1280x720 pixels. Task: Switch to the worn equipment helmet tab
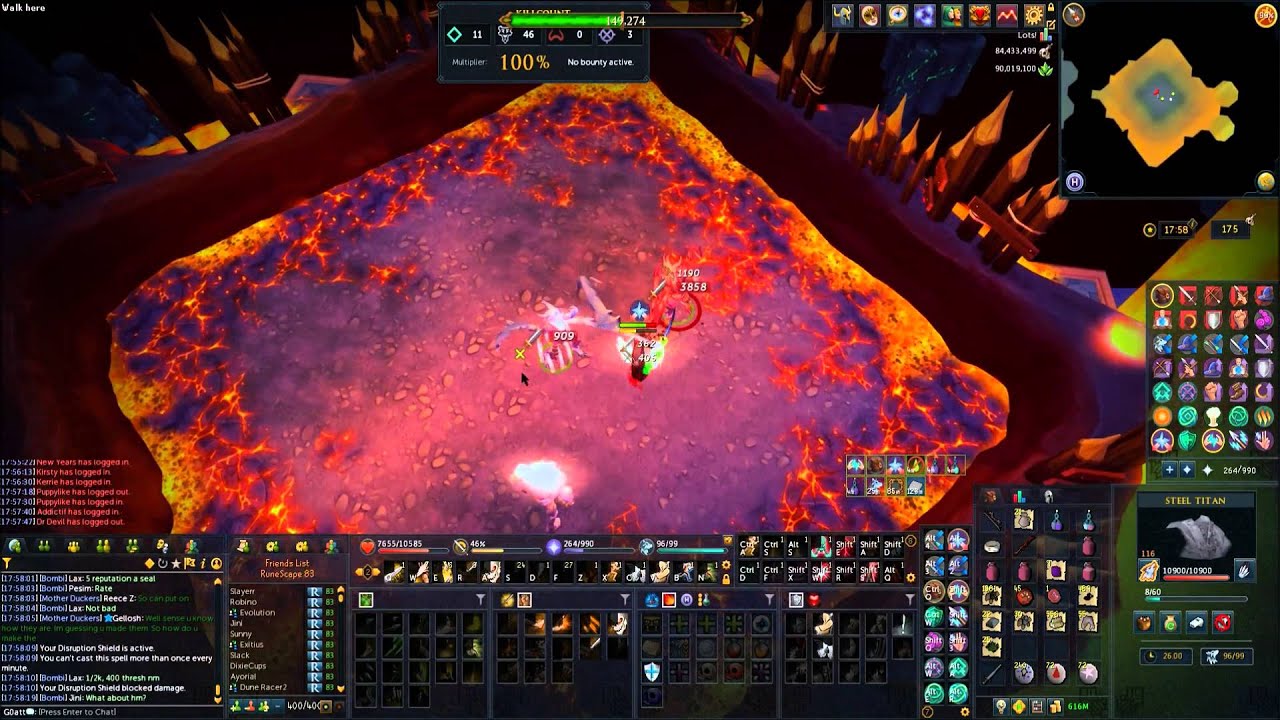[x=1048, y=496]
